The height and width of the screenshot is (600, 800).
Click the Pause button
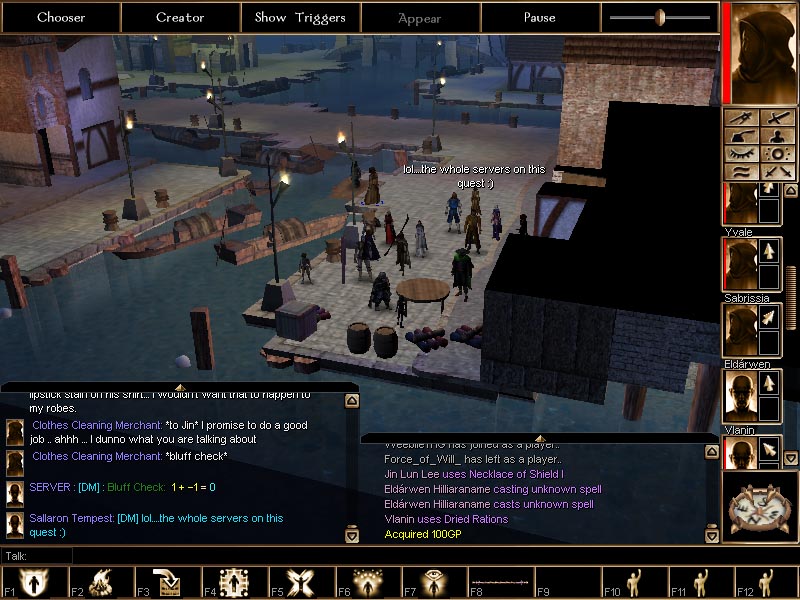[540, 17]
